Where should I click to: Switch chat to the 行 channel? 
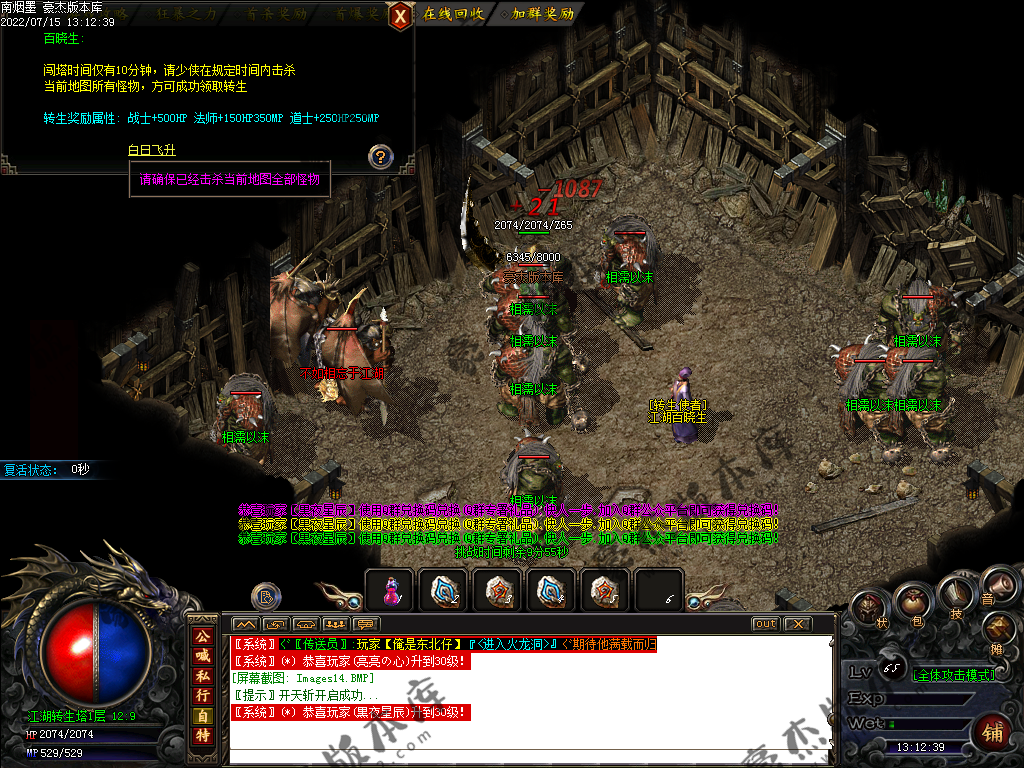[203, 695]
